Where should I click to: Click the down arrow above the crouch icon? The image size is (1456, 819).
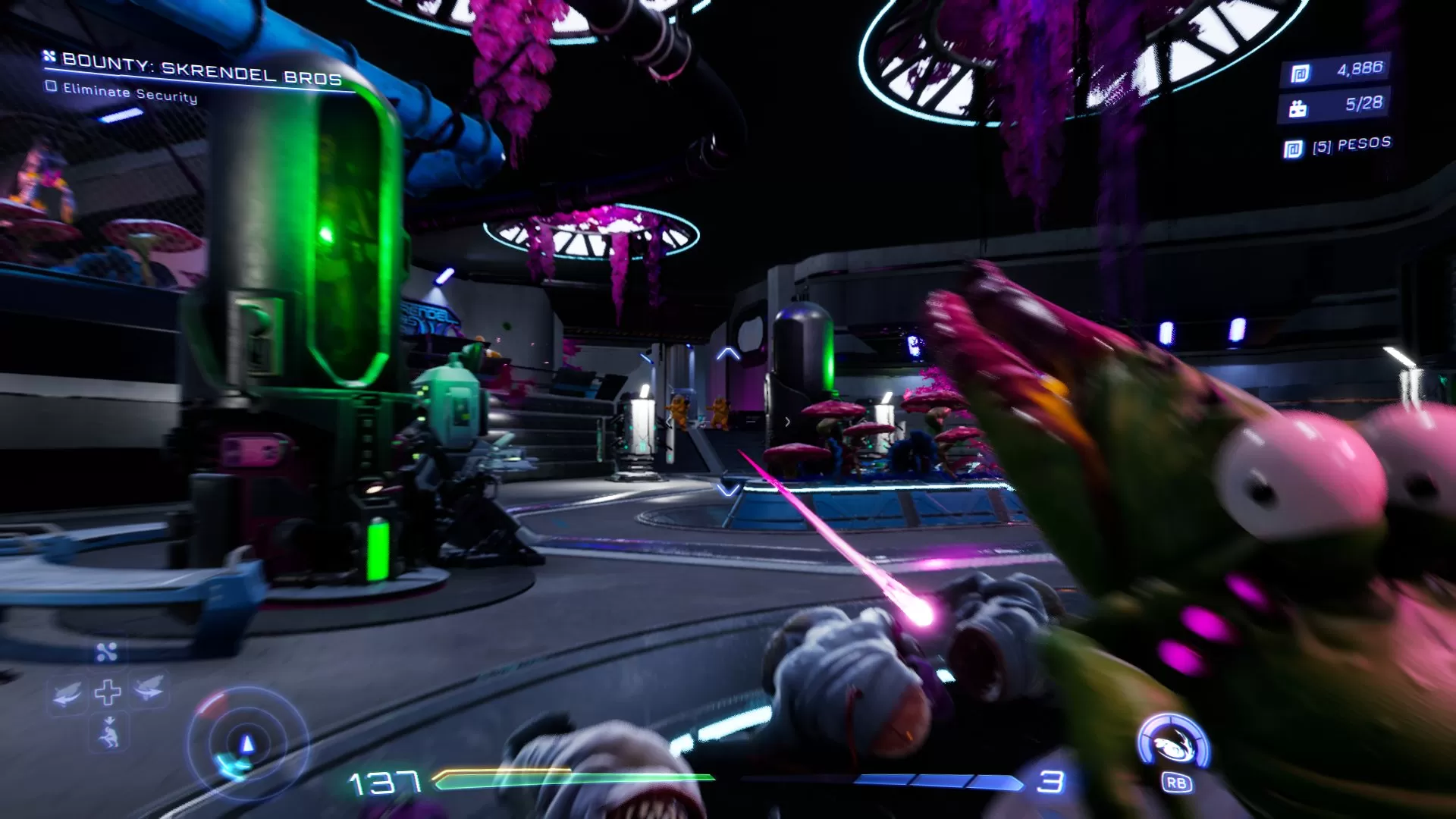tap(109, 720)
